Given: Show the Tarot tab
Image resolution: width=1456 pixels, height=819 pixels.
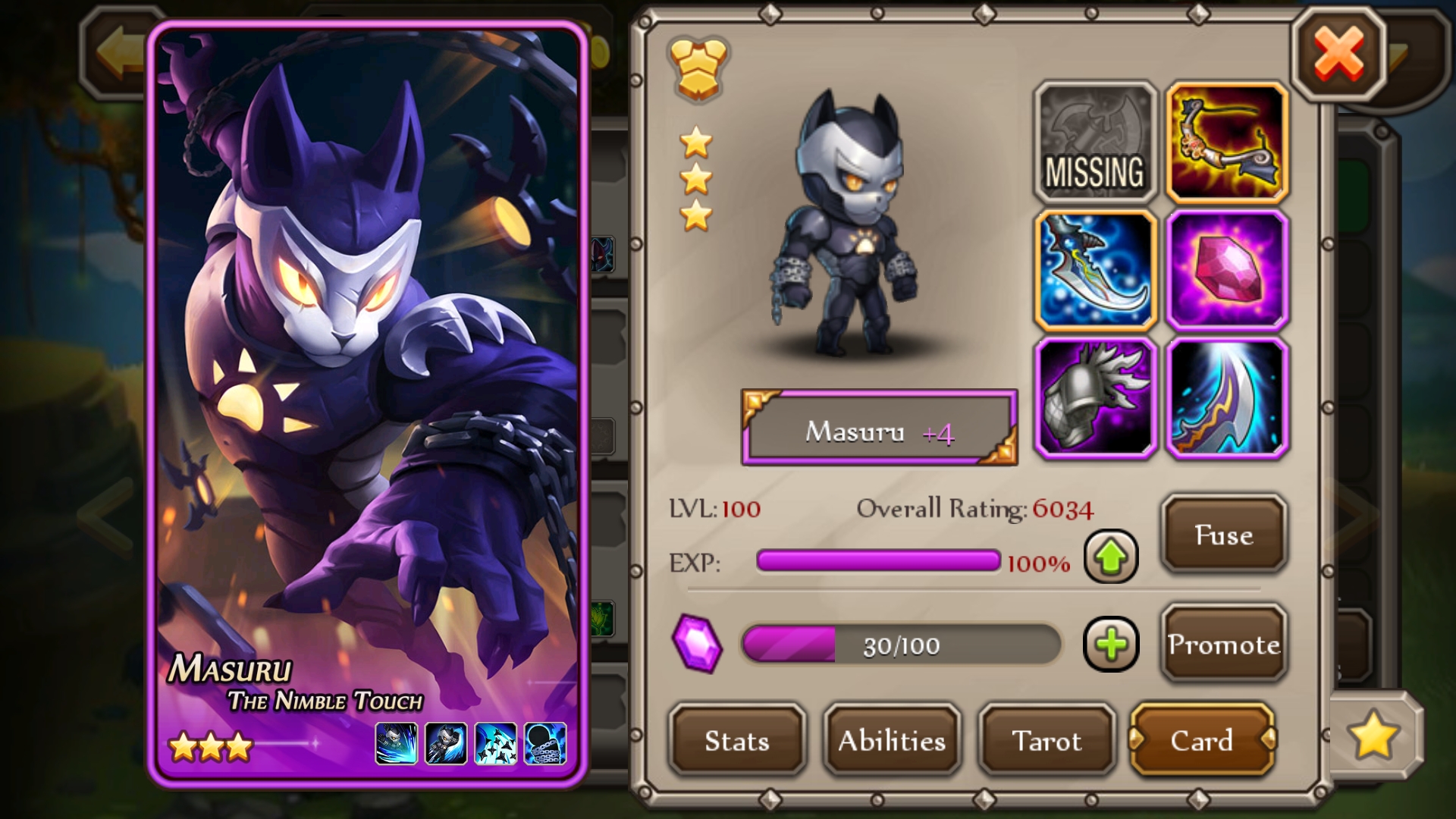Looking at the screenshot, I should tap(1046, 740).
